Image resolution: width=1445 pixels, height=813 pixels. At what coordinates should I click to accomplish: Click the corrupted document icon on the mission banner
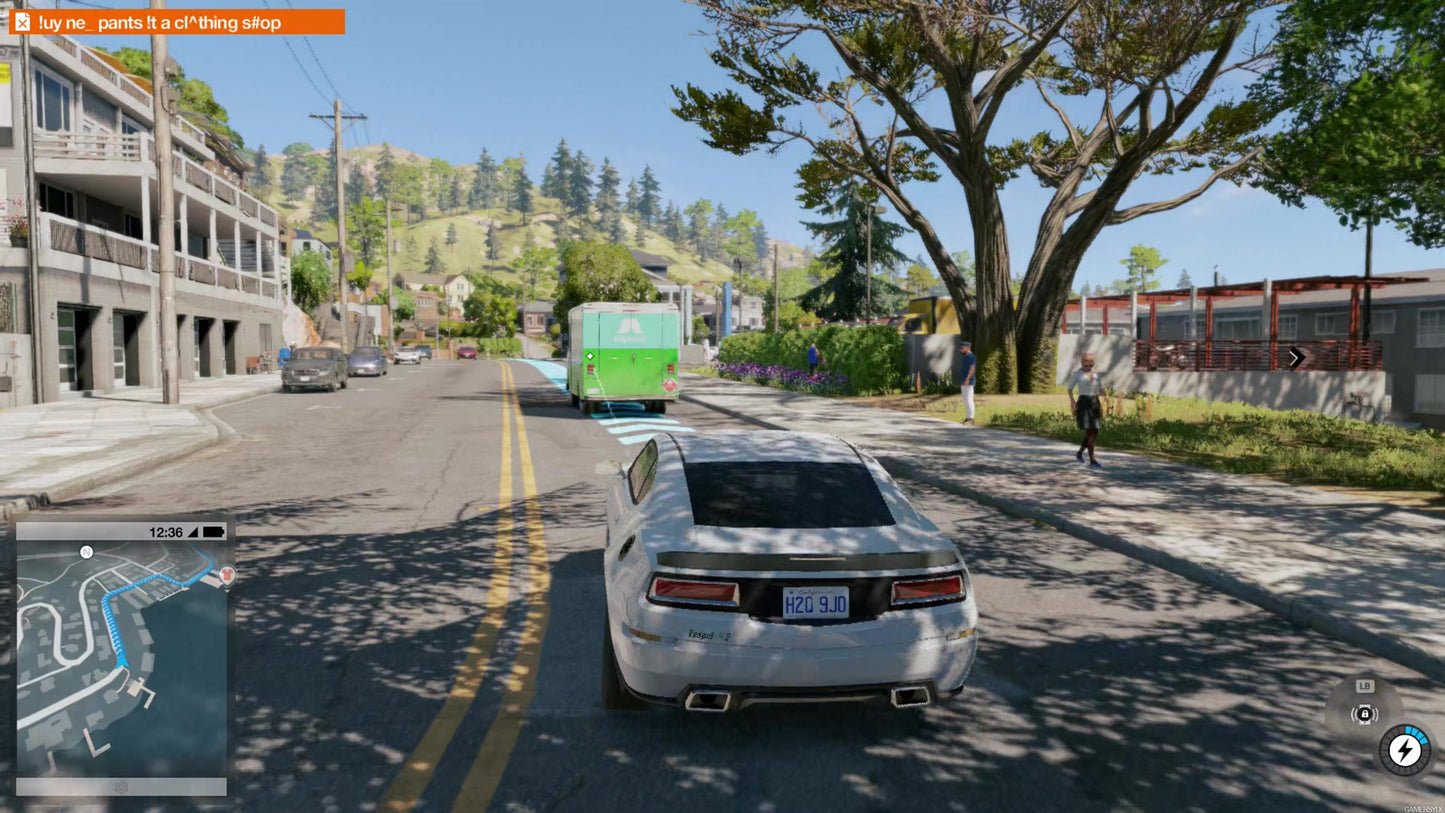click(22, 20)
